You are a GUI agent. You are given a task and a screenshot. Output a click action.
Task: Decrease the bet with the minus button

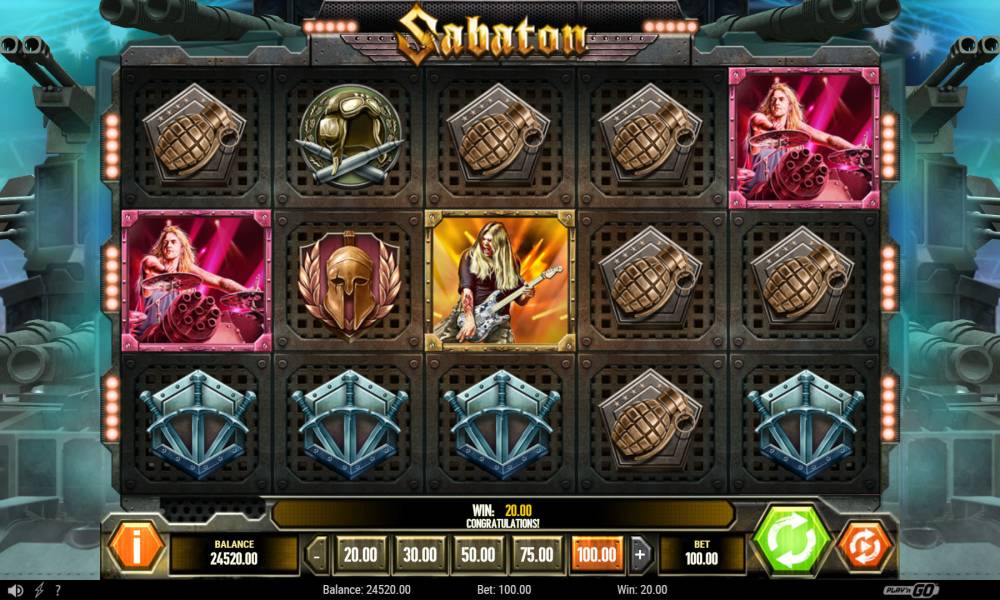(317, 553)
